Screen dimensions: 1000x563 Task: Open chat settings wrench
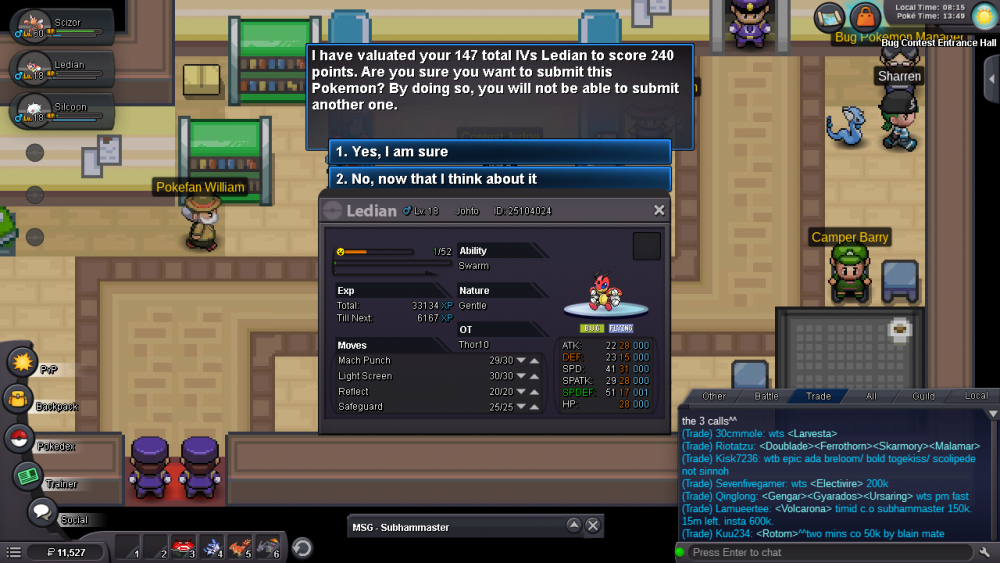[985, 552]
